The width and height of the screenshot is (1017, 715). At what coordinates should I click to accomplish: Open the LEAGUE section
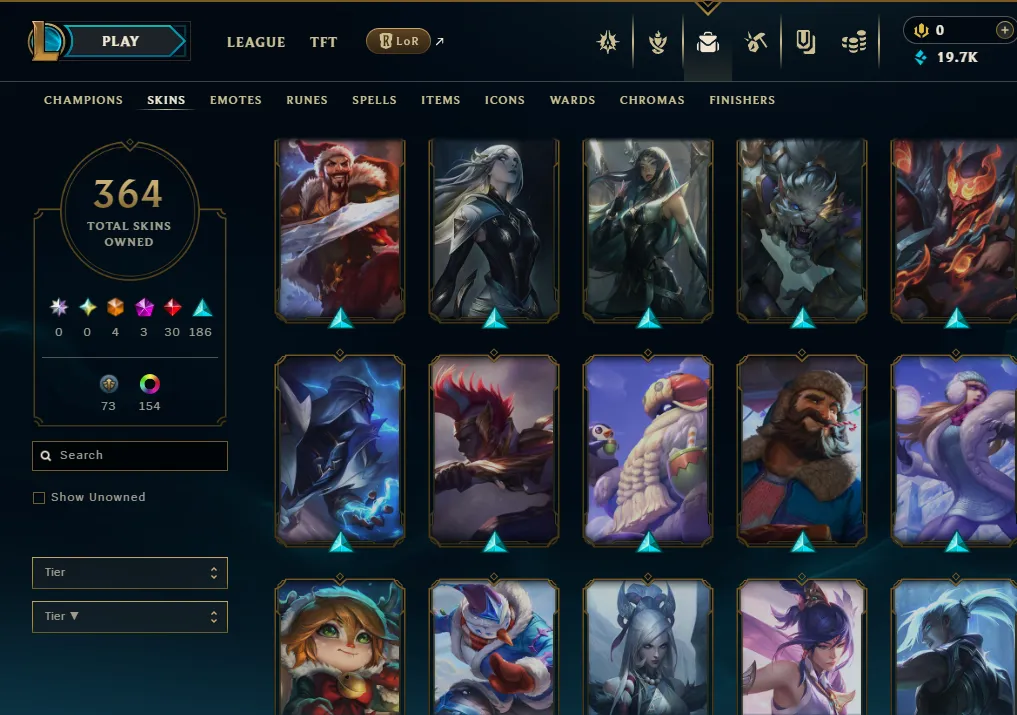pos(256,42)
